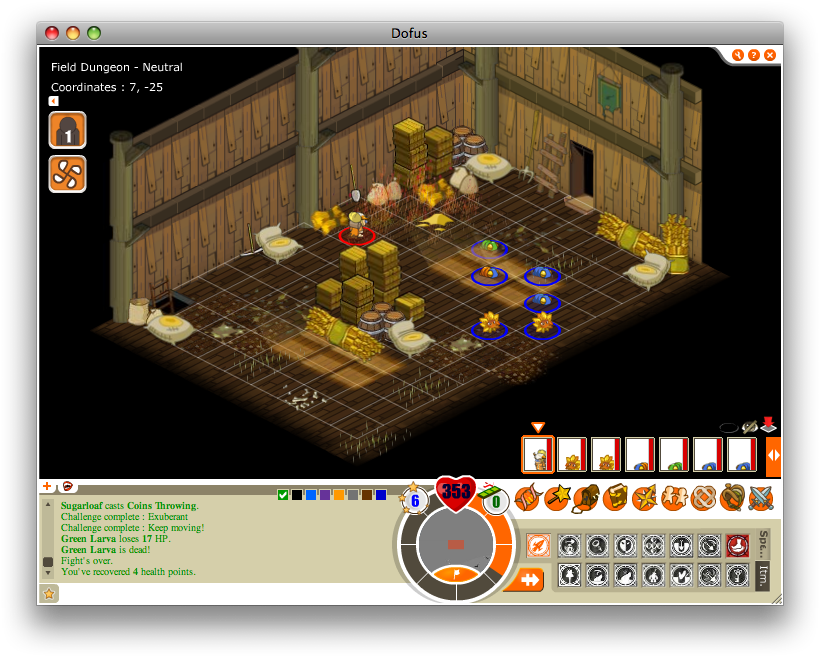This screenshot has height=656, width=819.
Task: Switch to the Items tab
Action: click(763, 576)
